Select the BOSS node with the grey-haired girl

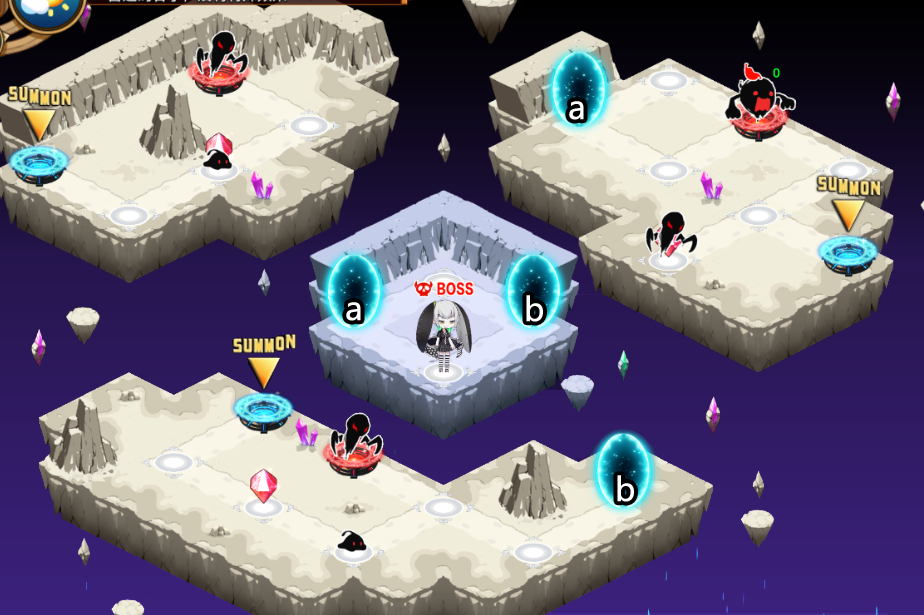click(x=441, y=338)
